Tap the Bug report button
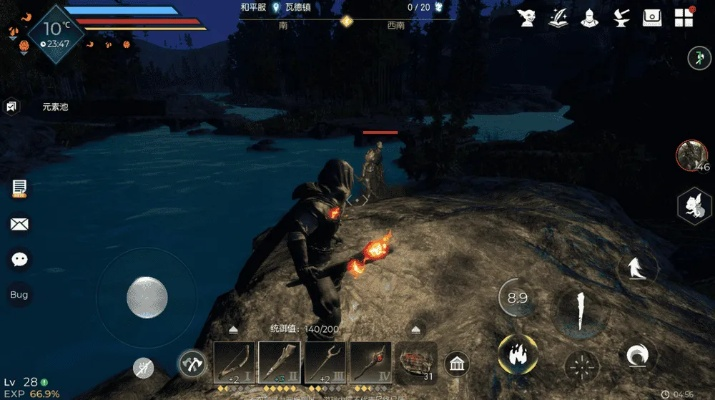Screen dimensions: 715x400 pyautogui.click(x=19, y=295)
